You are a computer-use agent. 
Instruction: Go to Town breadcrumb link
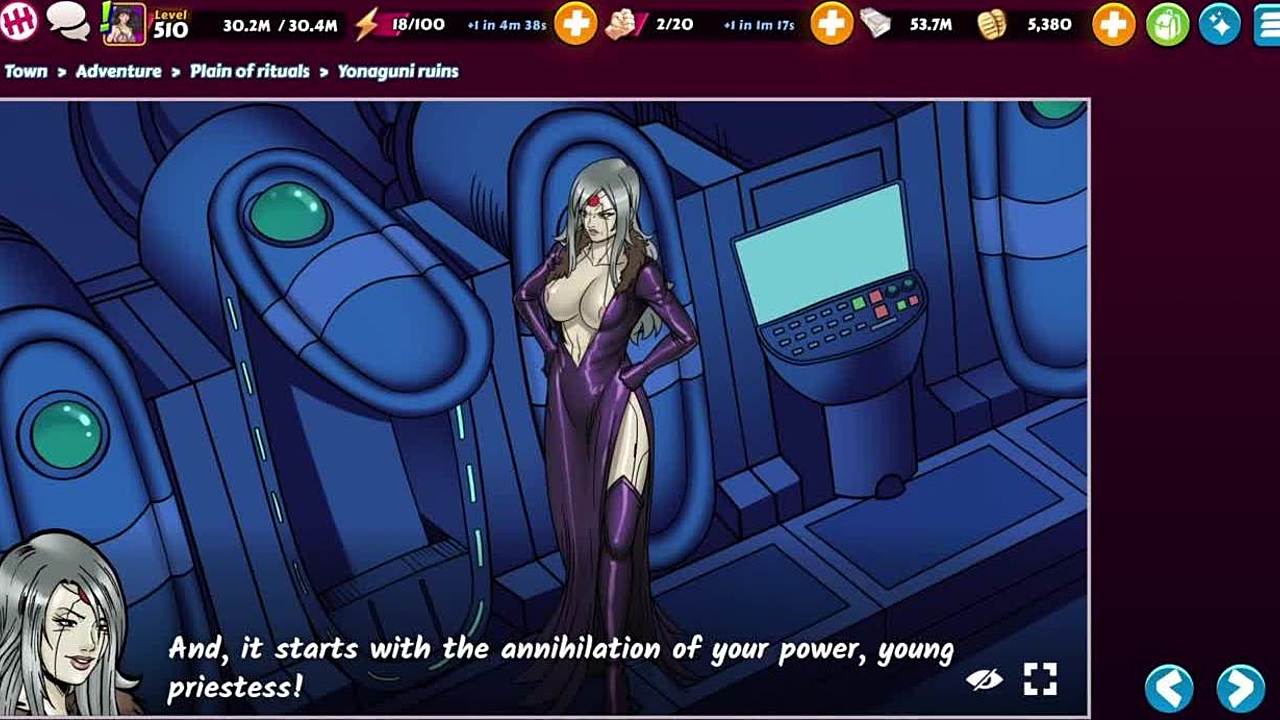(x=26, y=71)
